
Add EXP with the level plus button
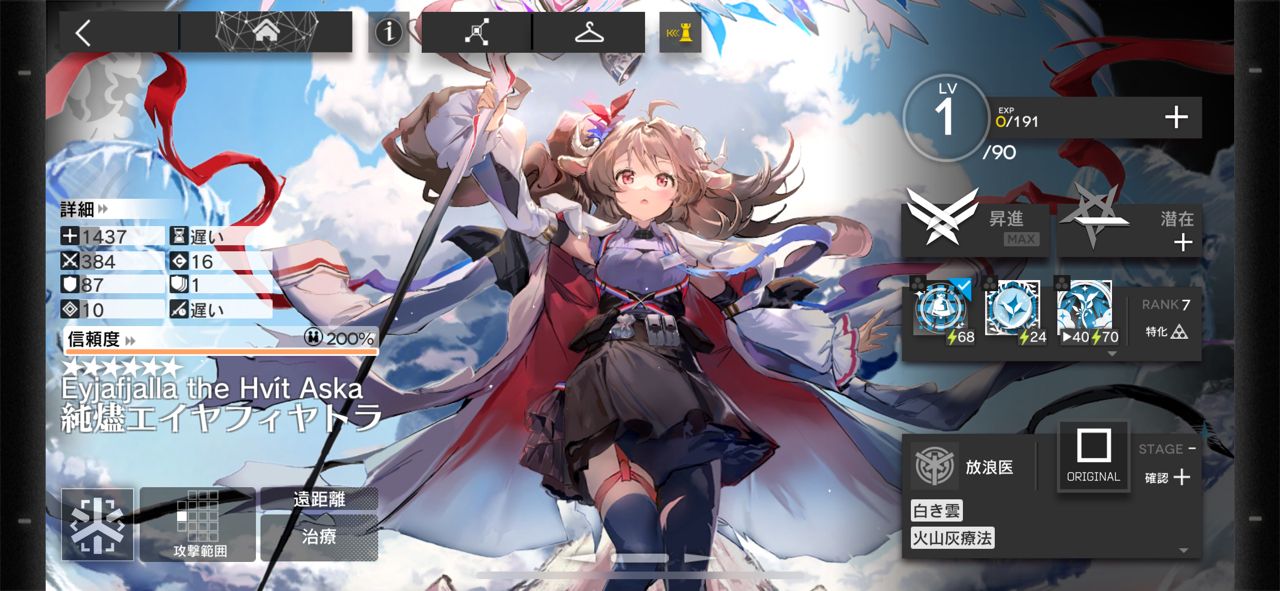(x=1176, y=118)
